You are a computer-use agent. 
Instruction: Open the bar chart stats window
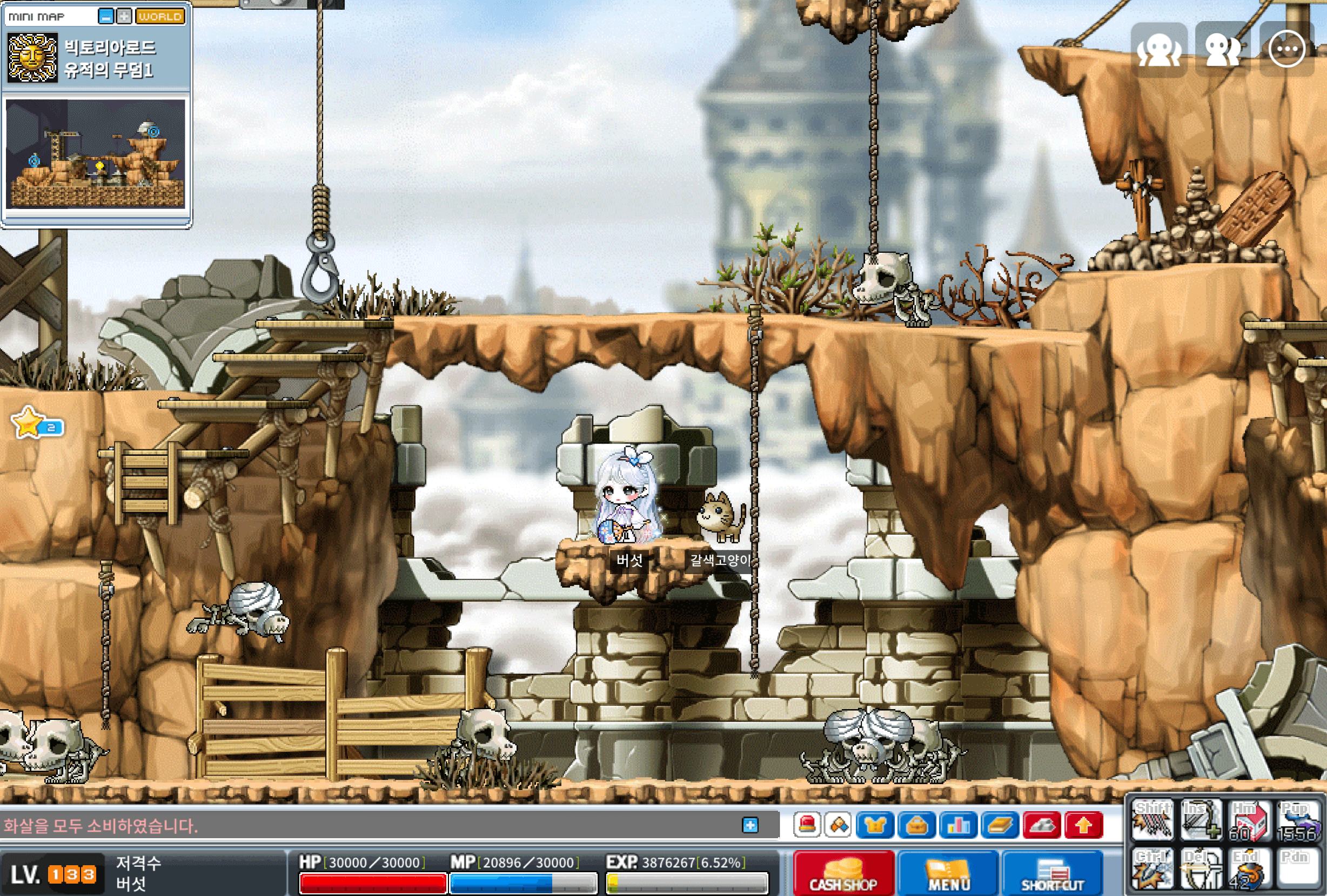957,825
